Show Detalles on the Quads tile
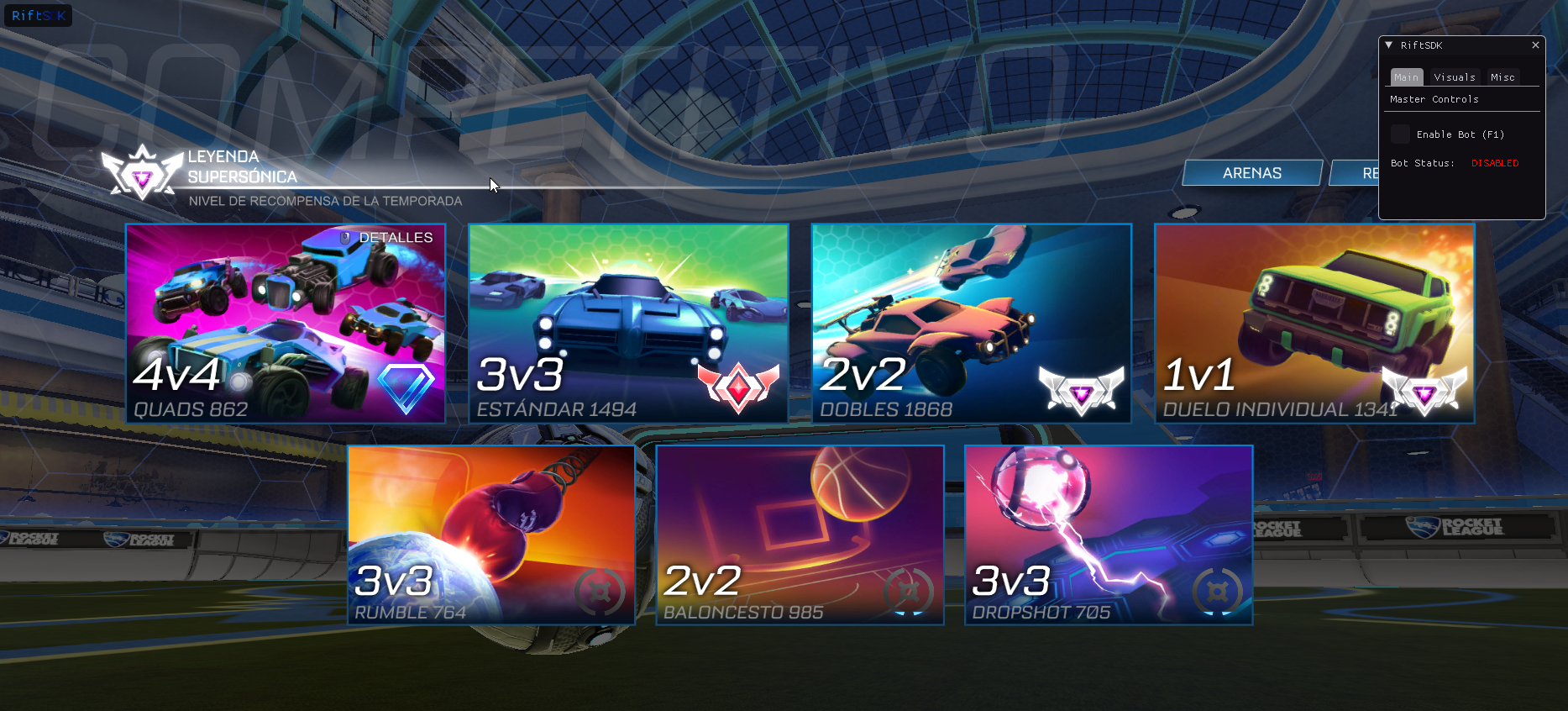This screenshot has height=711, width=1568. coord(387,238)
